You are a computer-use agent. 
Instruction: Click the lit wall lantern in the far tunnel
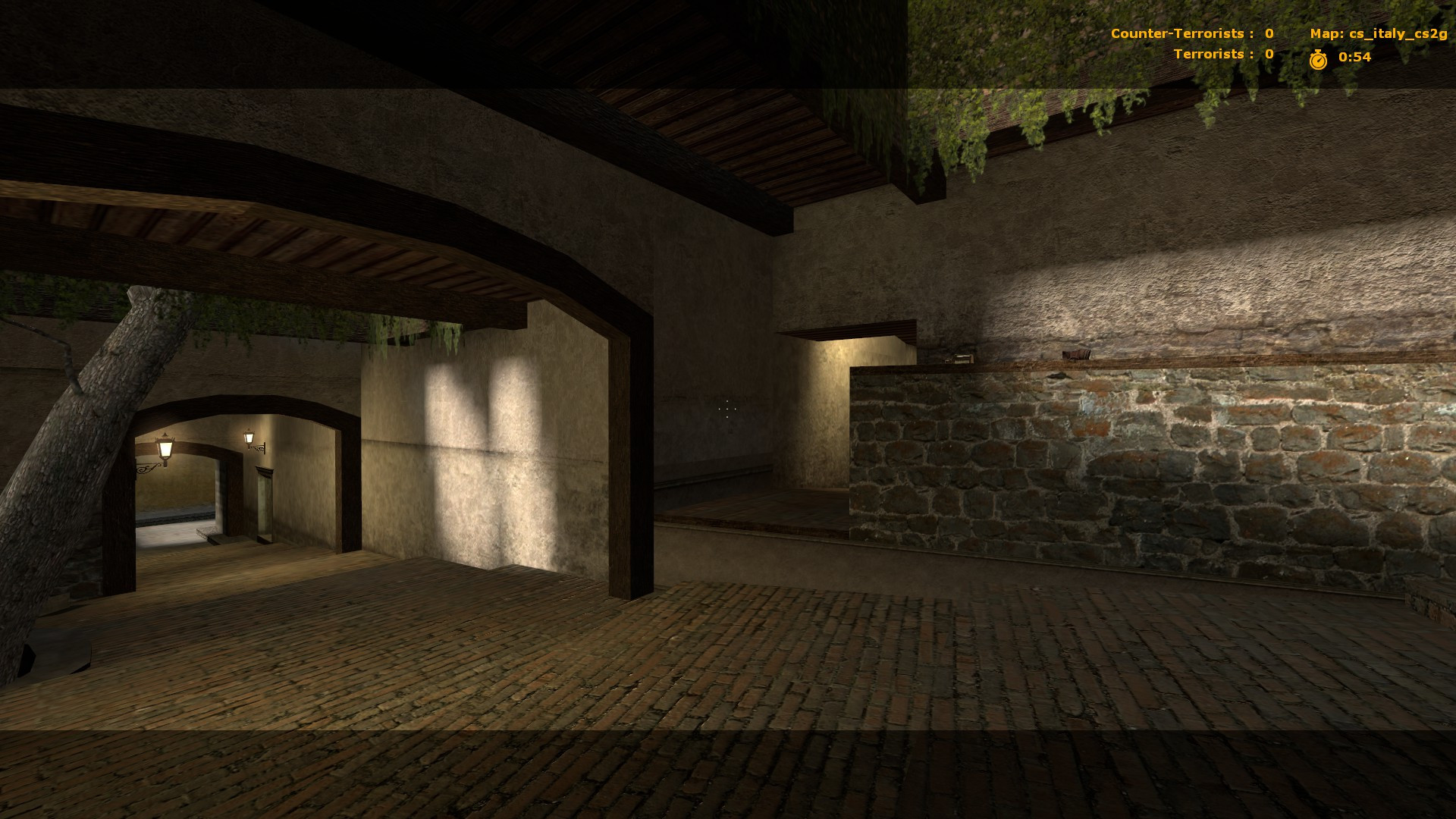click(x=164, y=448)
